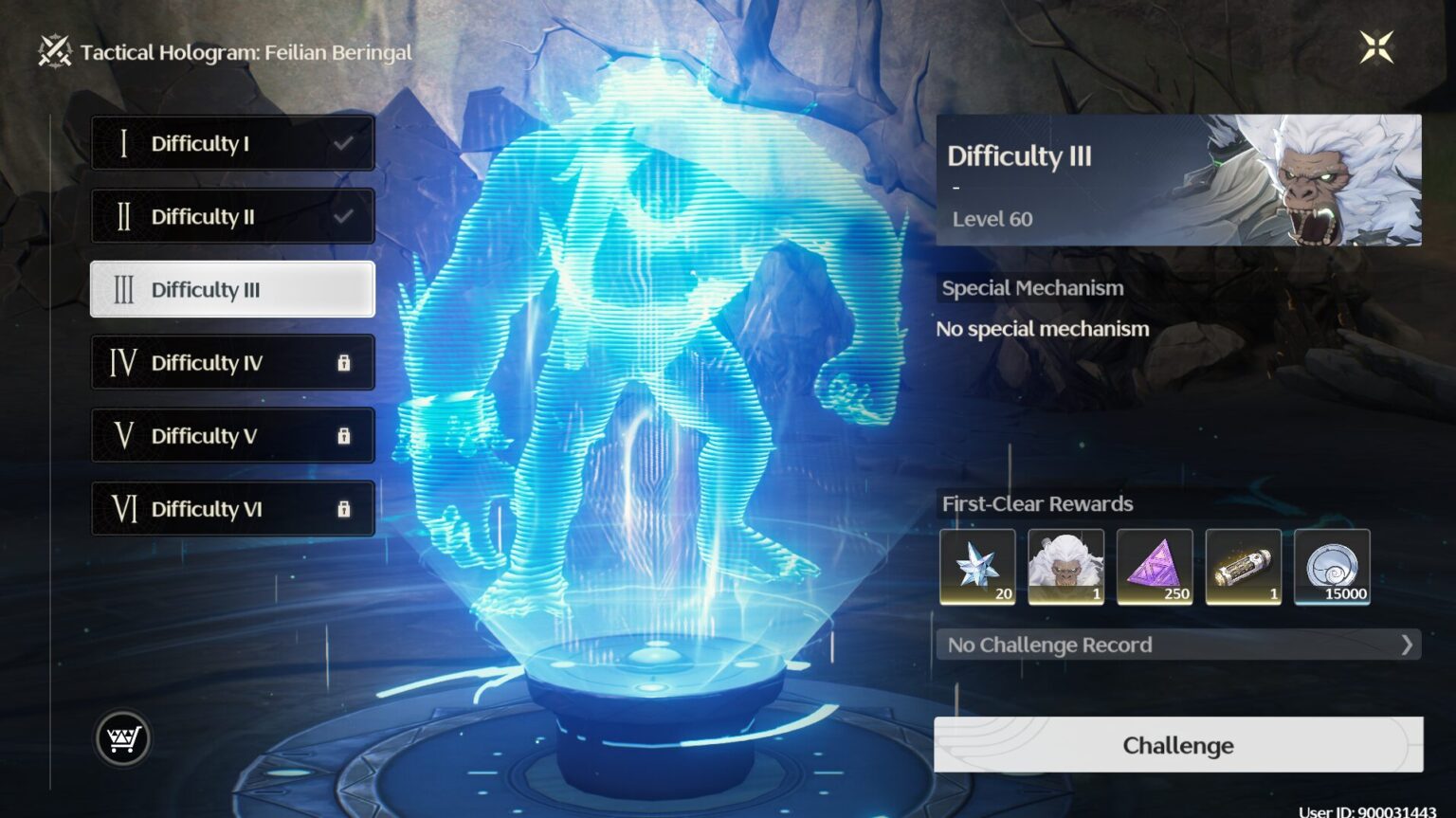Select the Difficulty V entry
The height and width of the screenshot is (818, 1456).
click(231, 435)
